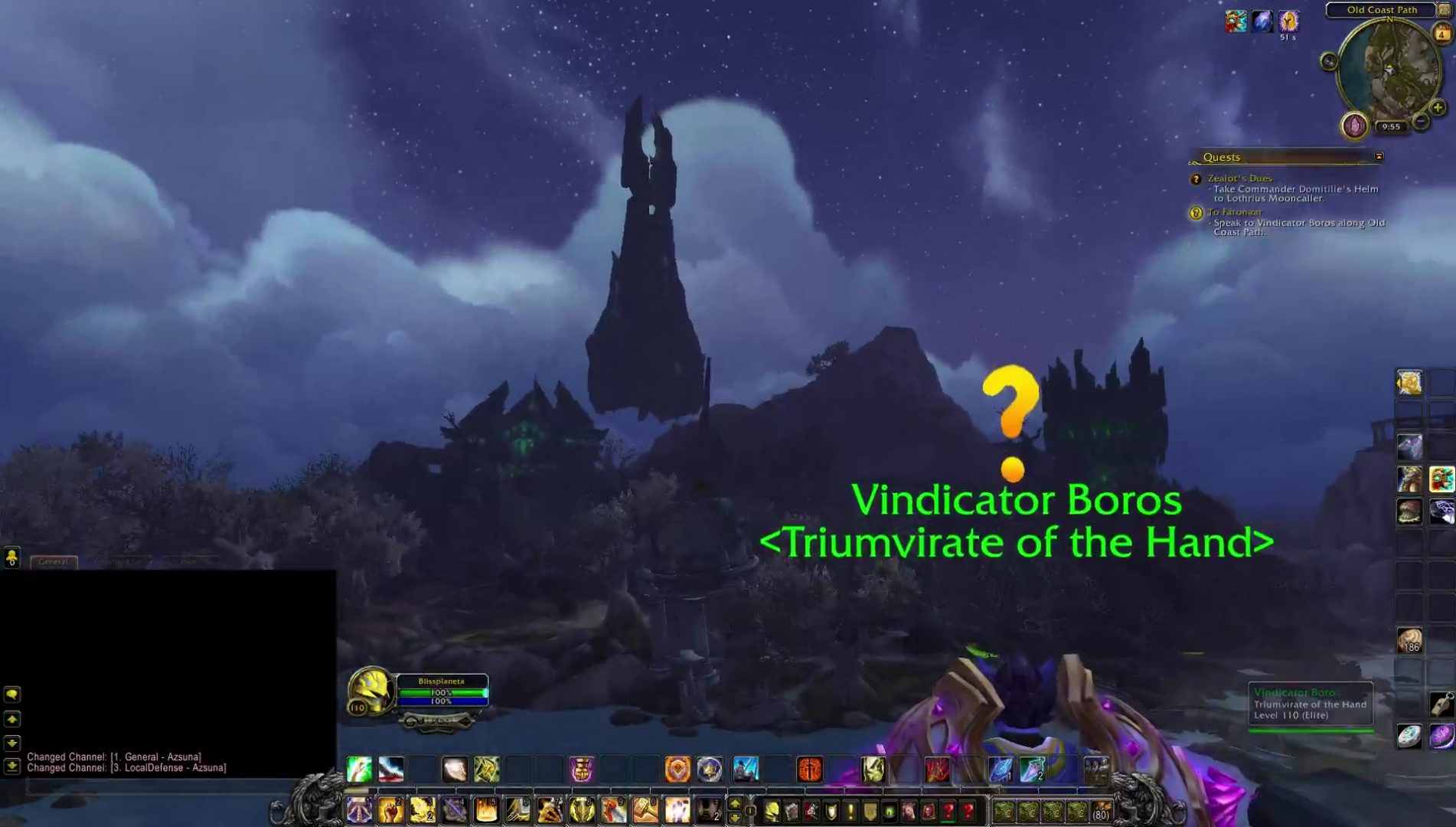The height and width of the screenshot is (827, 1456).
Task: Select the General chat tab
Action: tap(52, 561)
